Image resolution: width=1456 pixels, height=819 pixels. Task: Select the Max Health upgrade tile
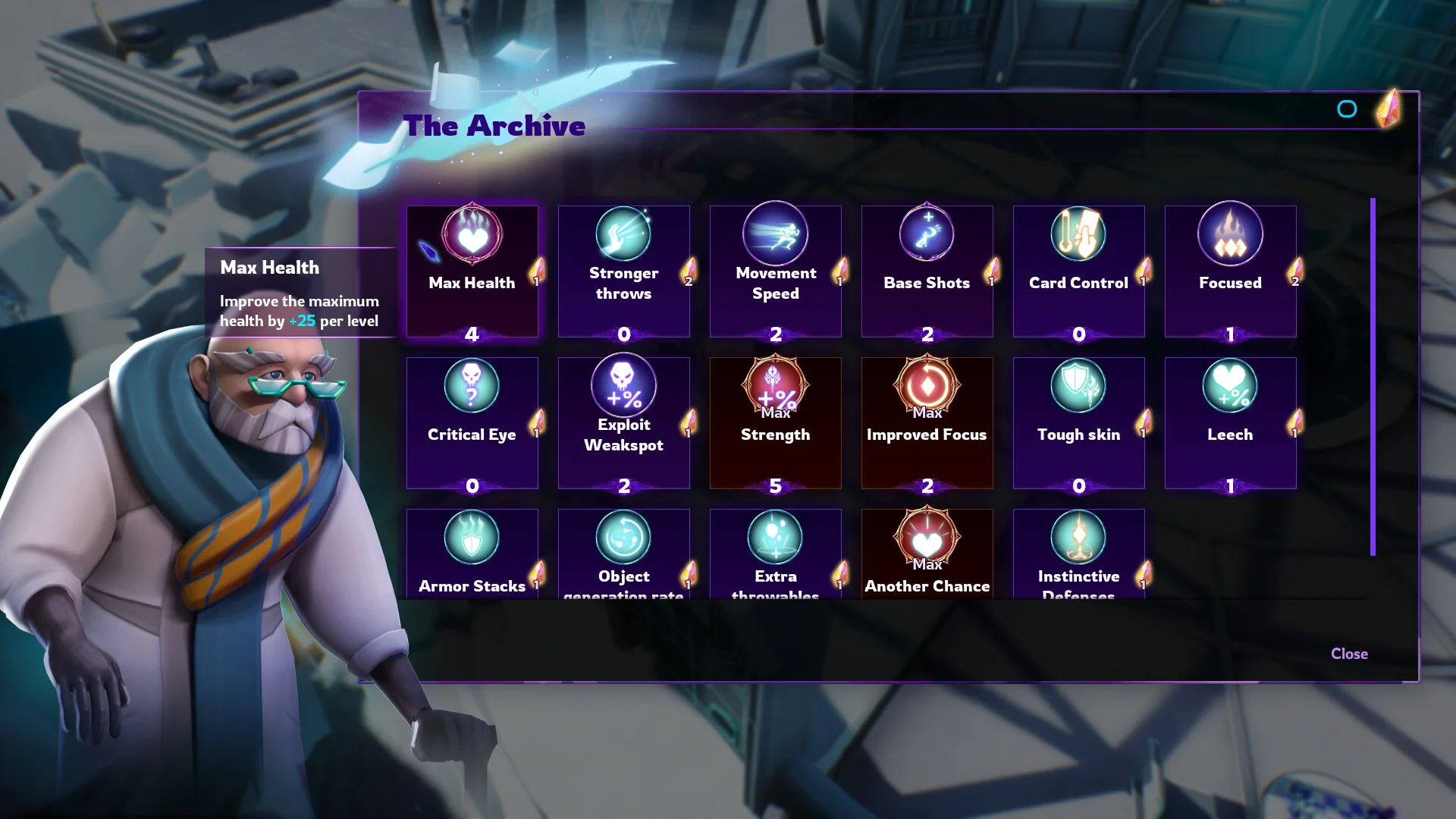(472, 271)
